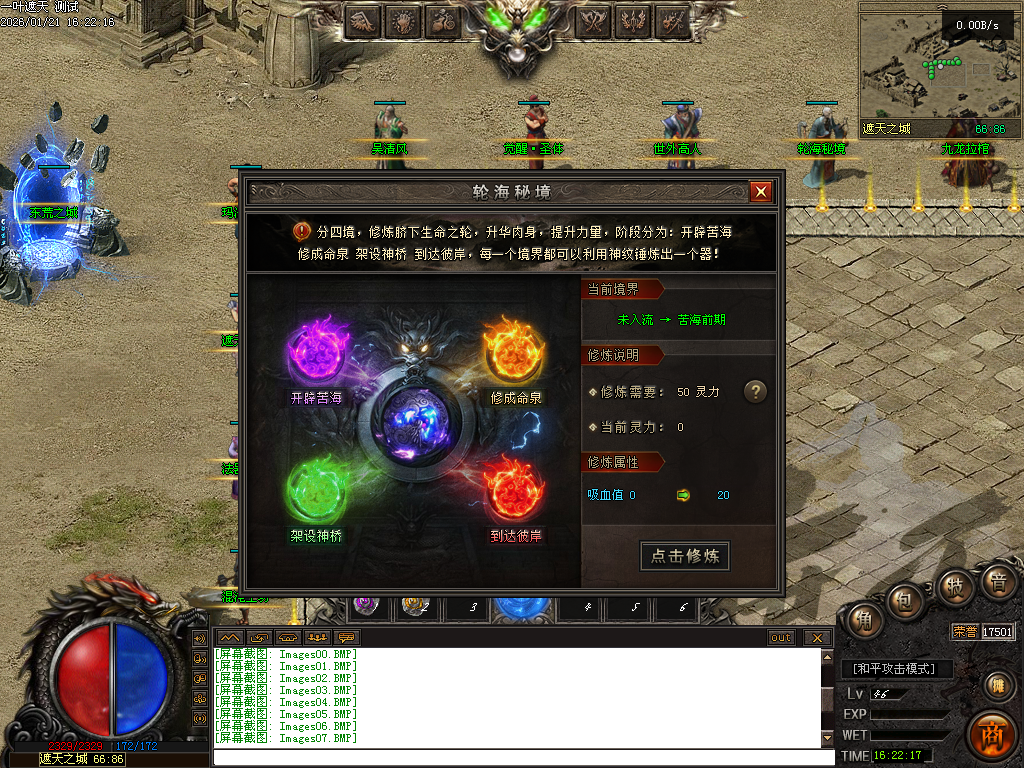Select the orange 修成命泉 orb
Screen dimensions: 1024x768
pos(513,350)
